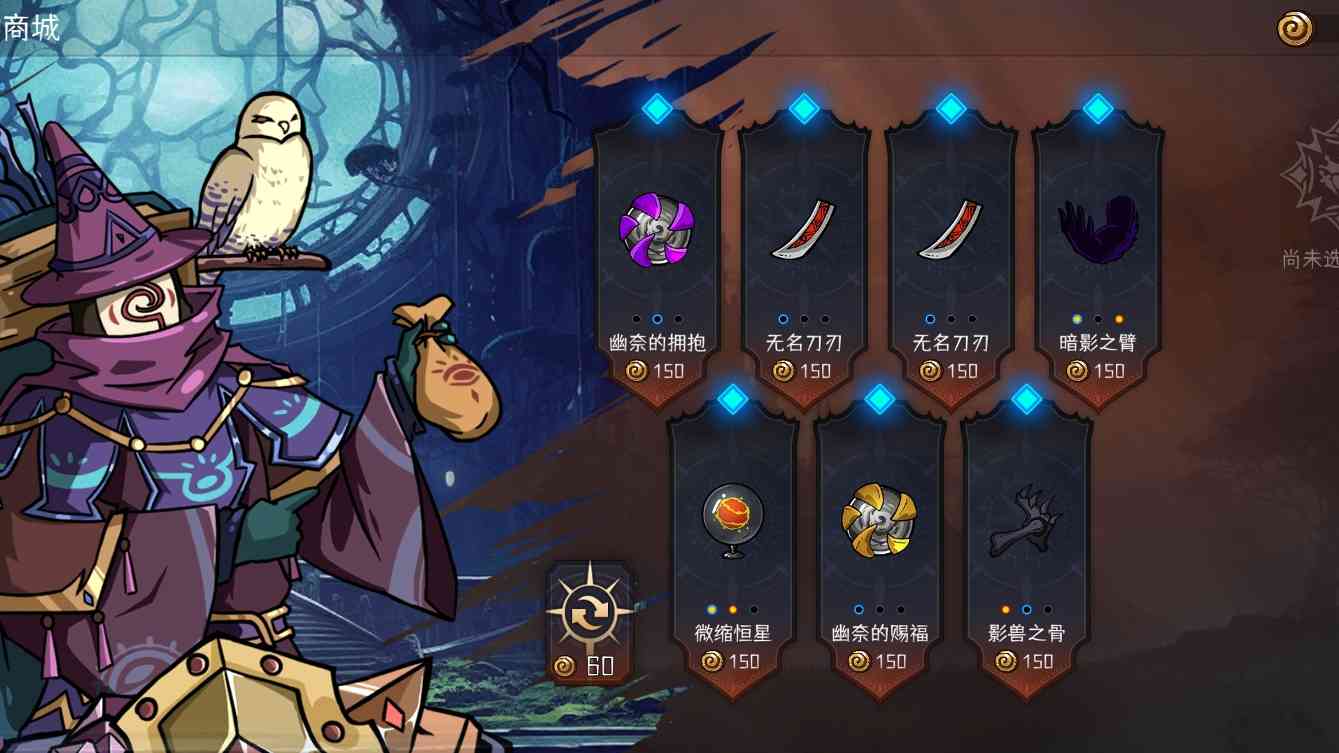
Task: Select the 微缩恒星 glowing orb icon
Action: [x=735, y=515]
